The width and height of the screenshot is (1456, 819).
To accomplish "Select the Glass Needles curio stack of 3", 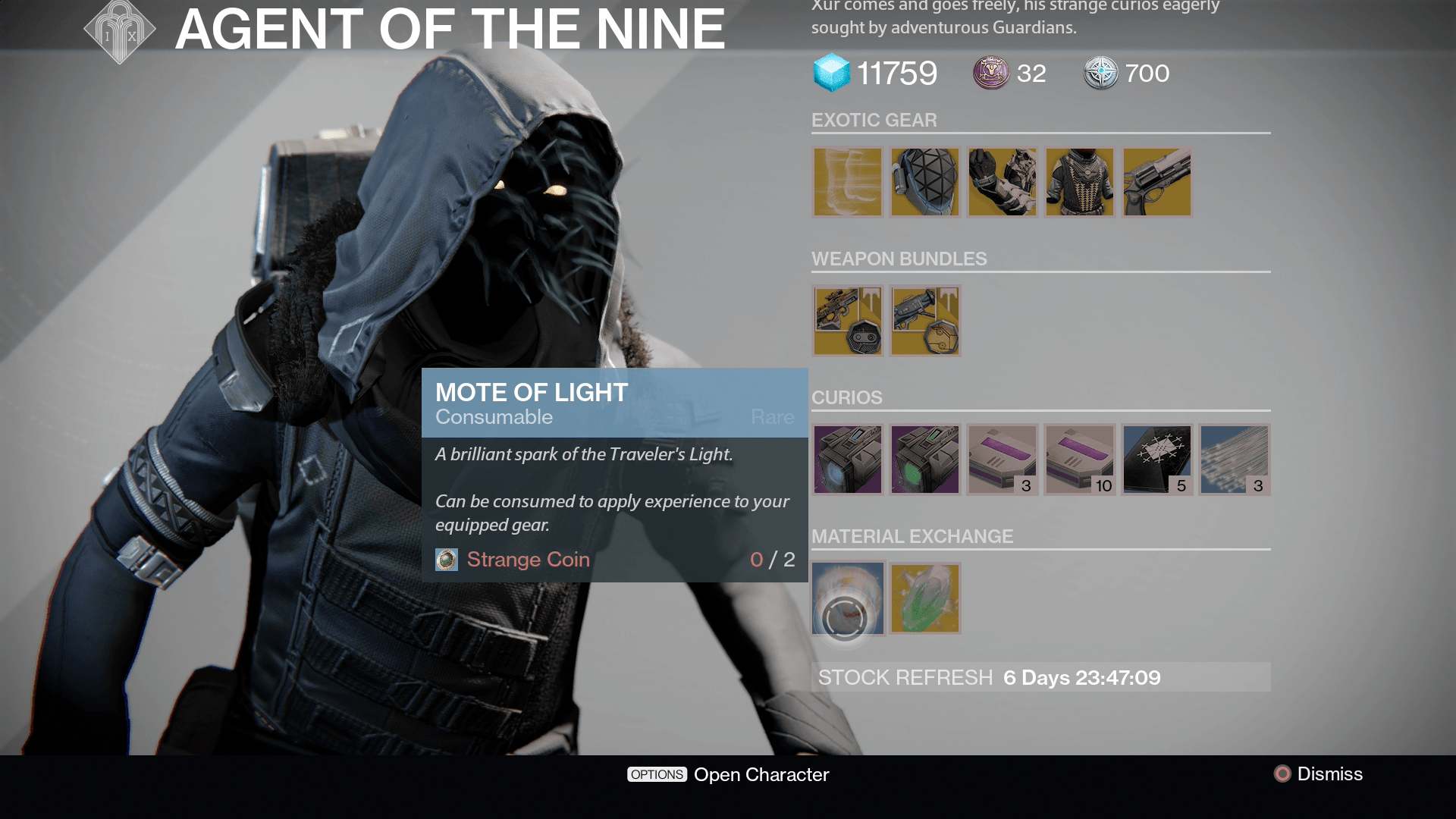I will point(1234,459).
